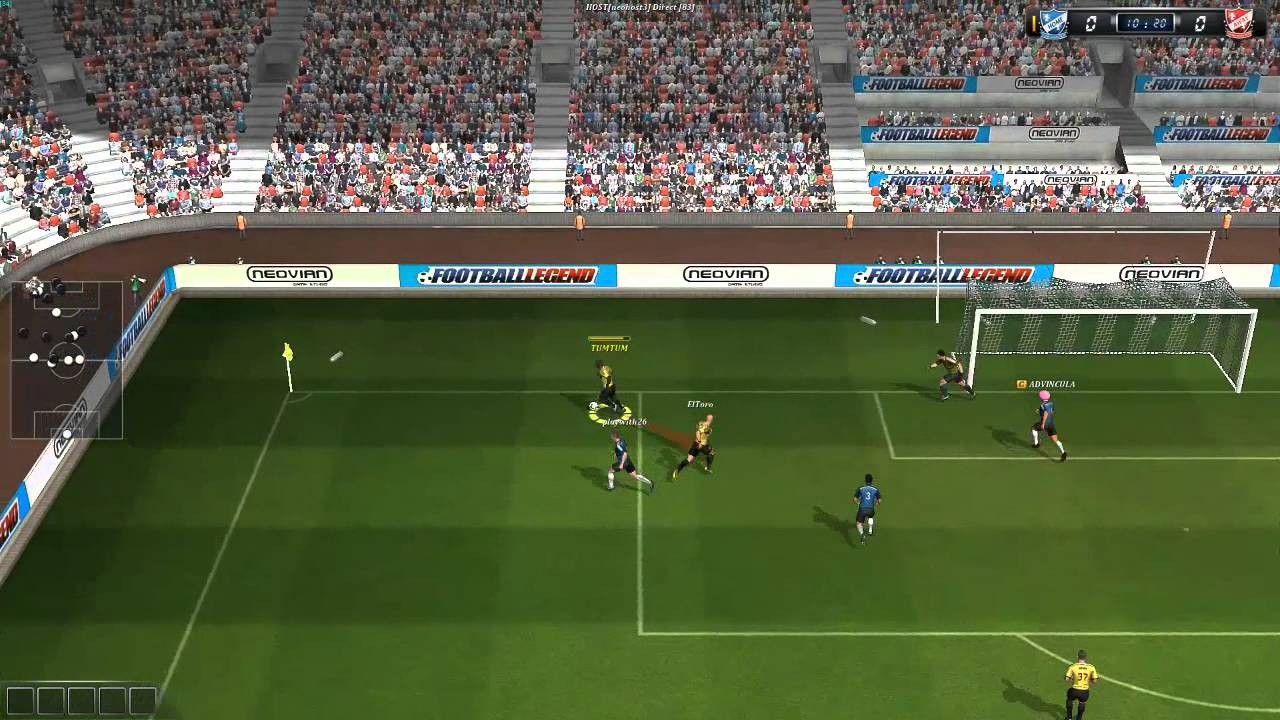Click the ball marker on the minimap

coord(35,284)
